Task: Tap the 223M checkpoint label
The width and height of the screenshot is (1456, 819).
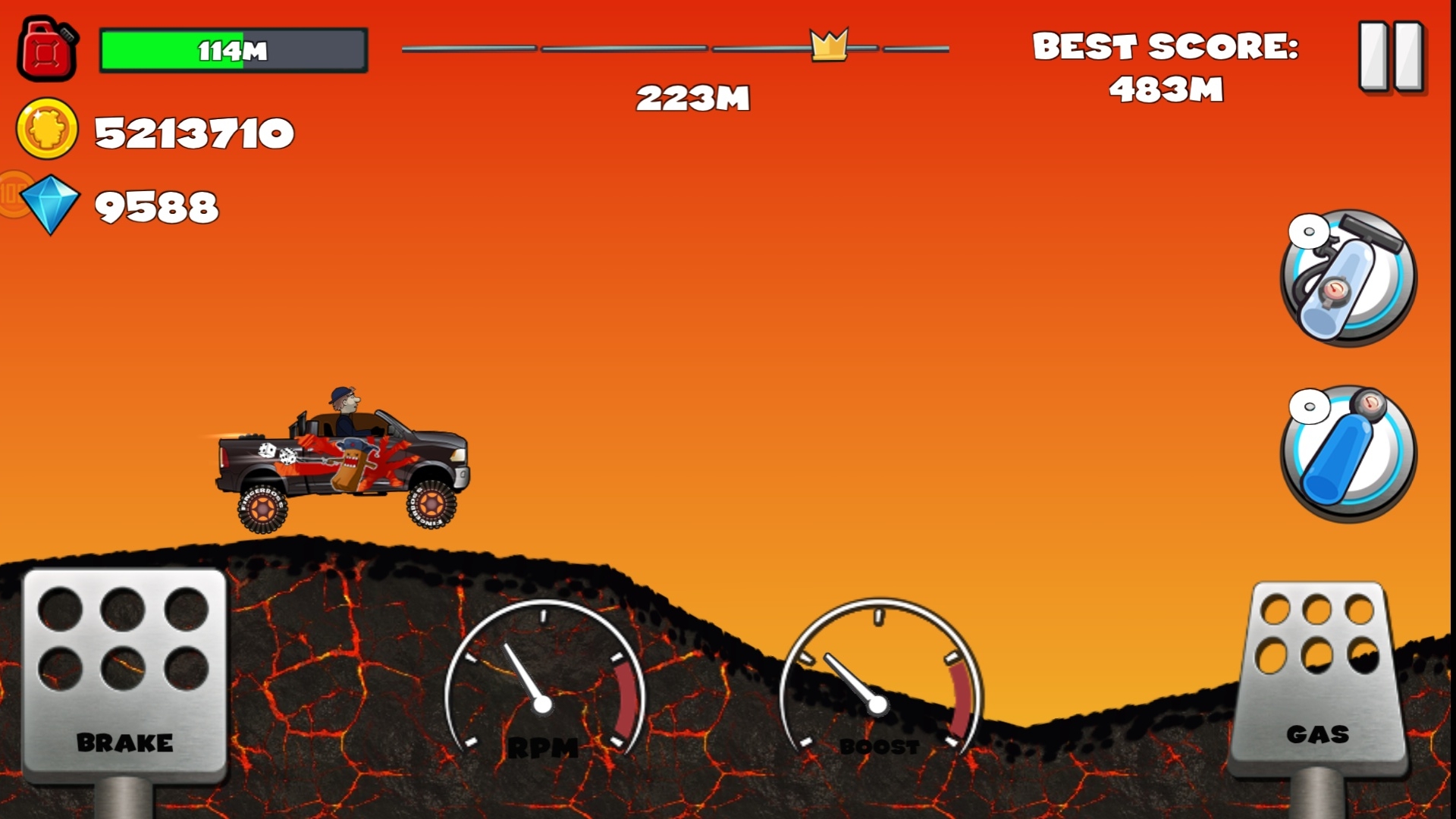Action: tap(694, 97)
